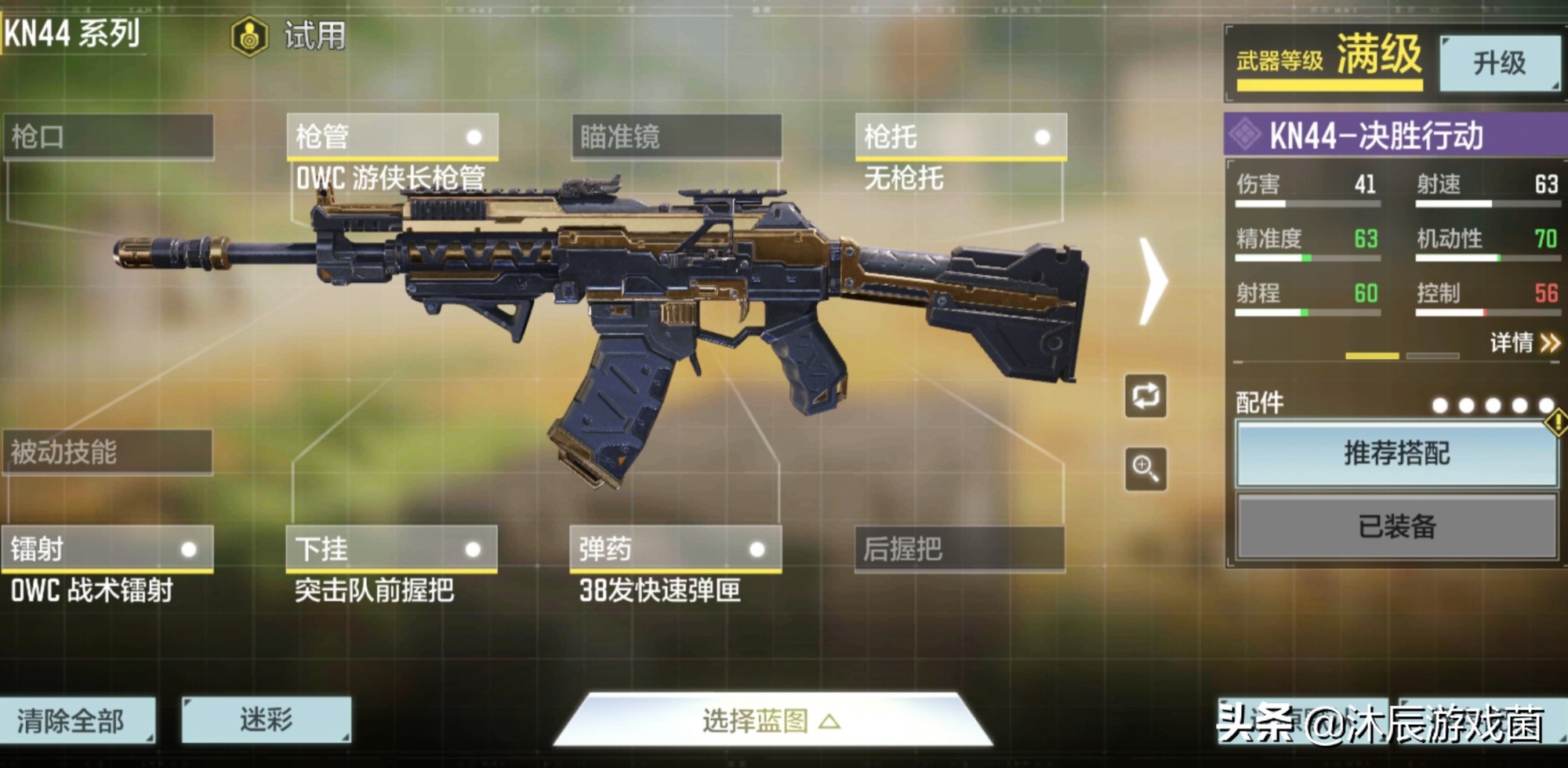Click the diamond icon beside KN44-决胜行动
This screenshot has height=768, width=1568.
(1247, 136)
